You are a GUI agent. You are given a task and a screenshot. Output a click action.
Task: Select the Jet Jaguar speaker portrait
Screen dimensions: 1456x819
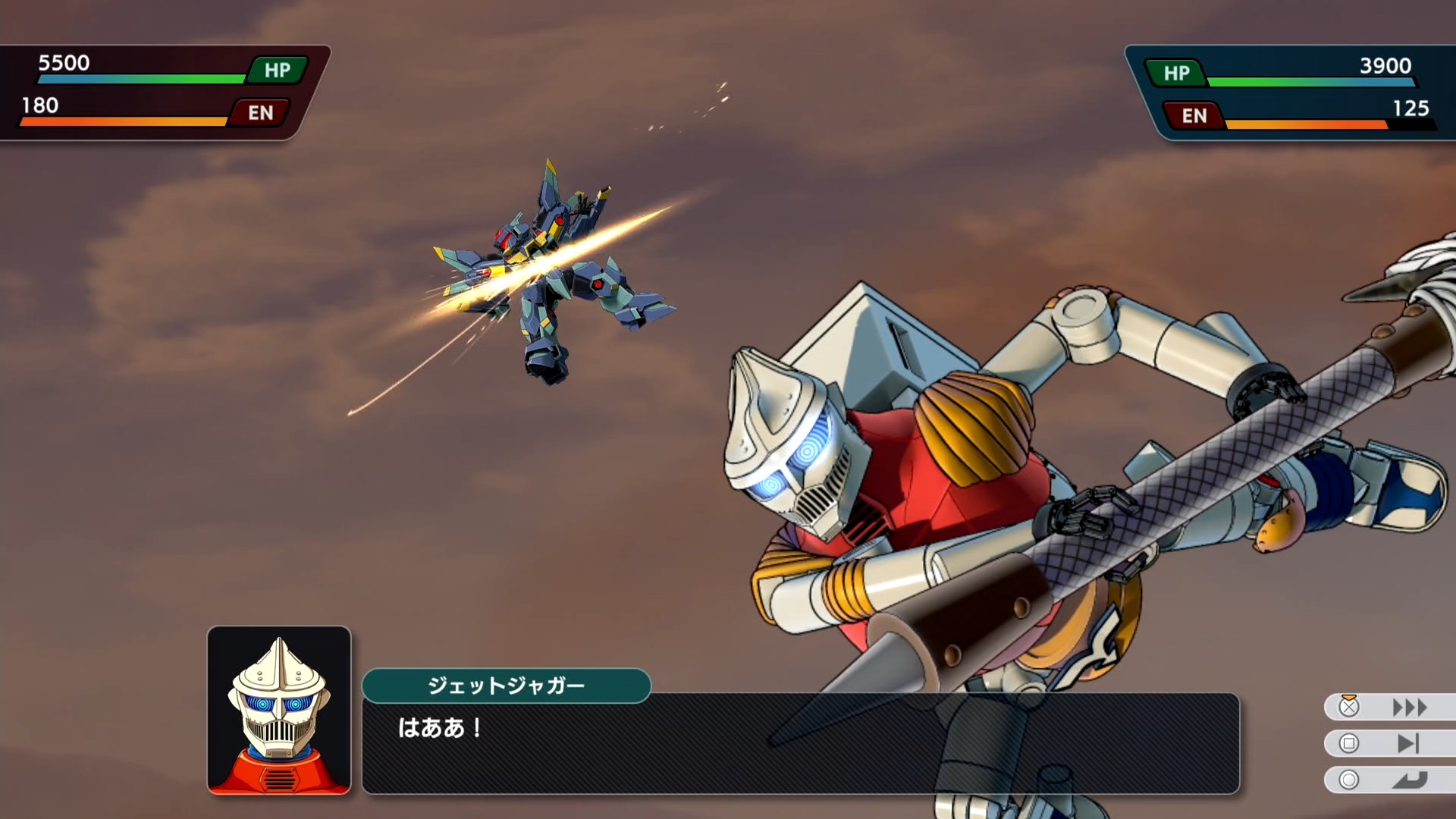click(279, 710)
